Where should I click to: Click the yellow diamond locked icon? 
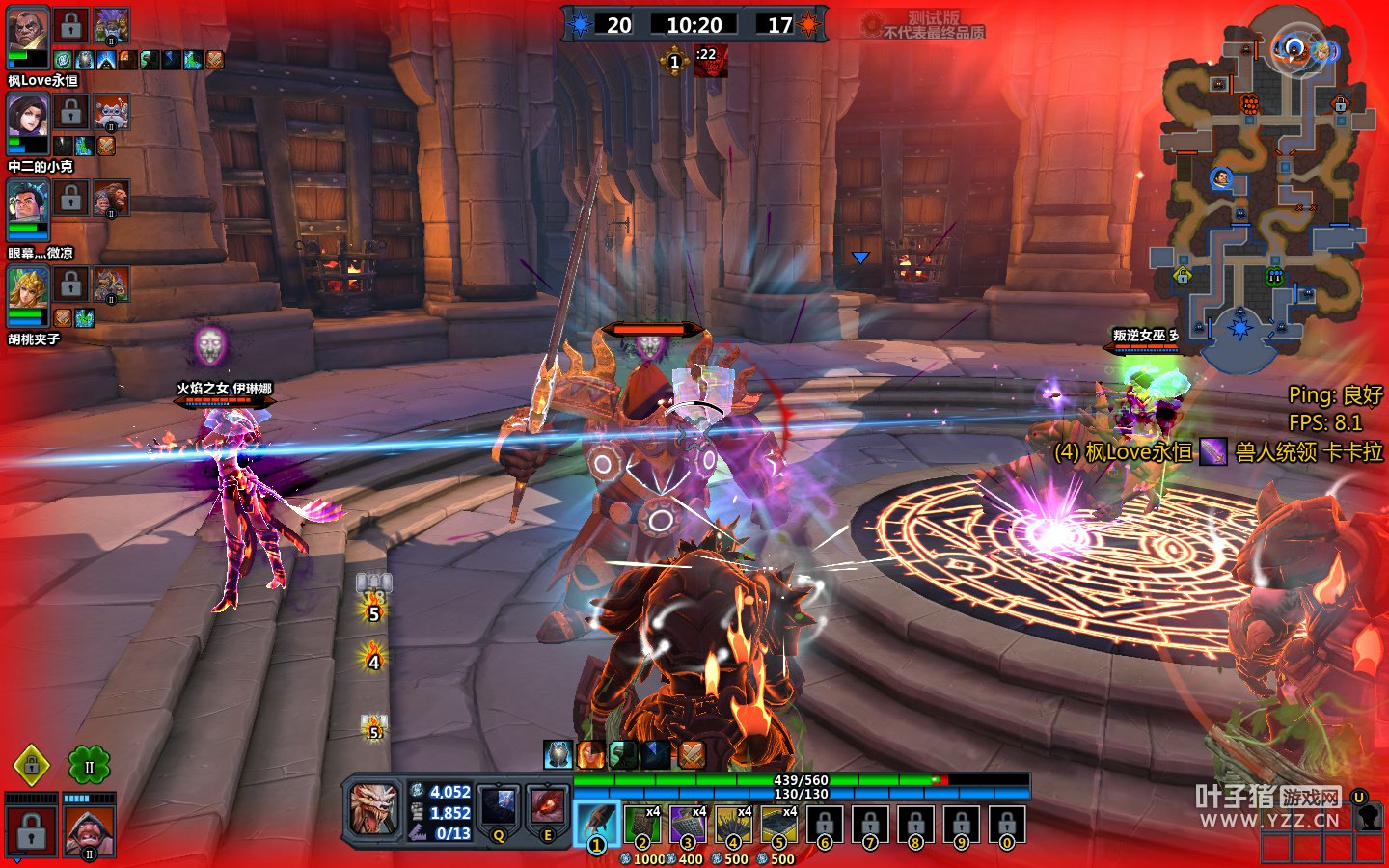32,766
